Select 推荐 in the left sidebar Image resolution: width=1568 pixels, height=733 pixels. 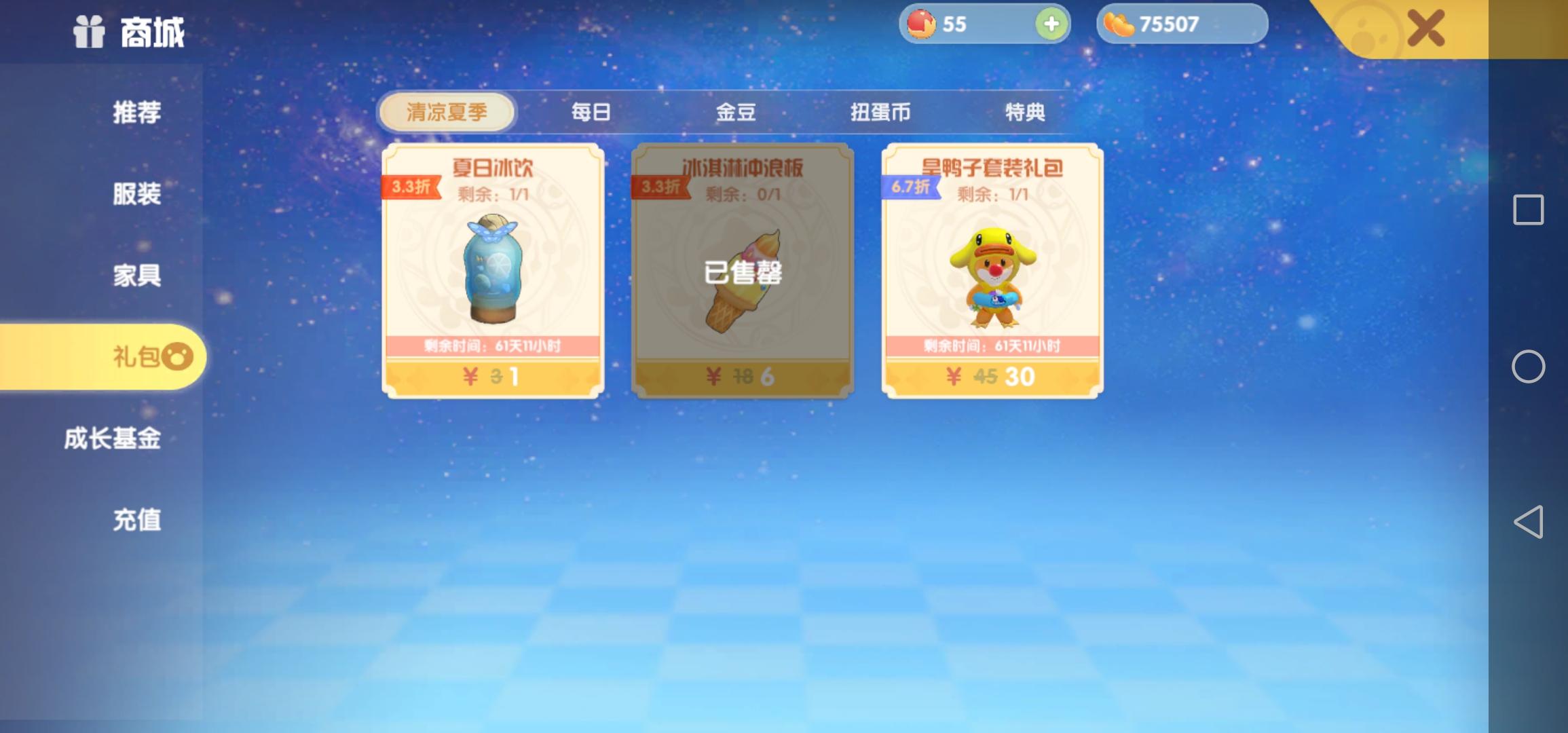coord(138,113)
